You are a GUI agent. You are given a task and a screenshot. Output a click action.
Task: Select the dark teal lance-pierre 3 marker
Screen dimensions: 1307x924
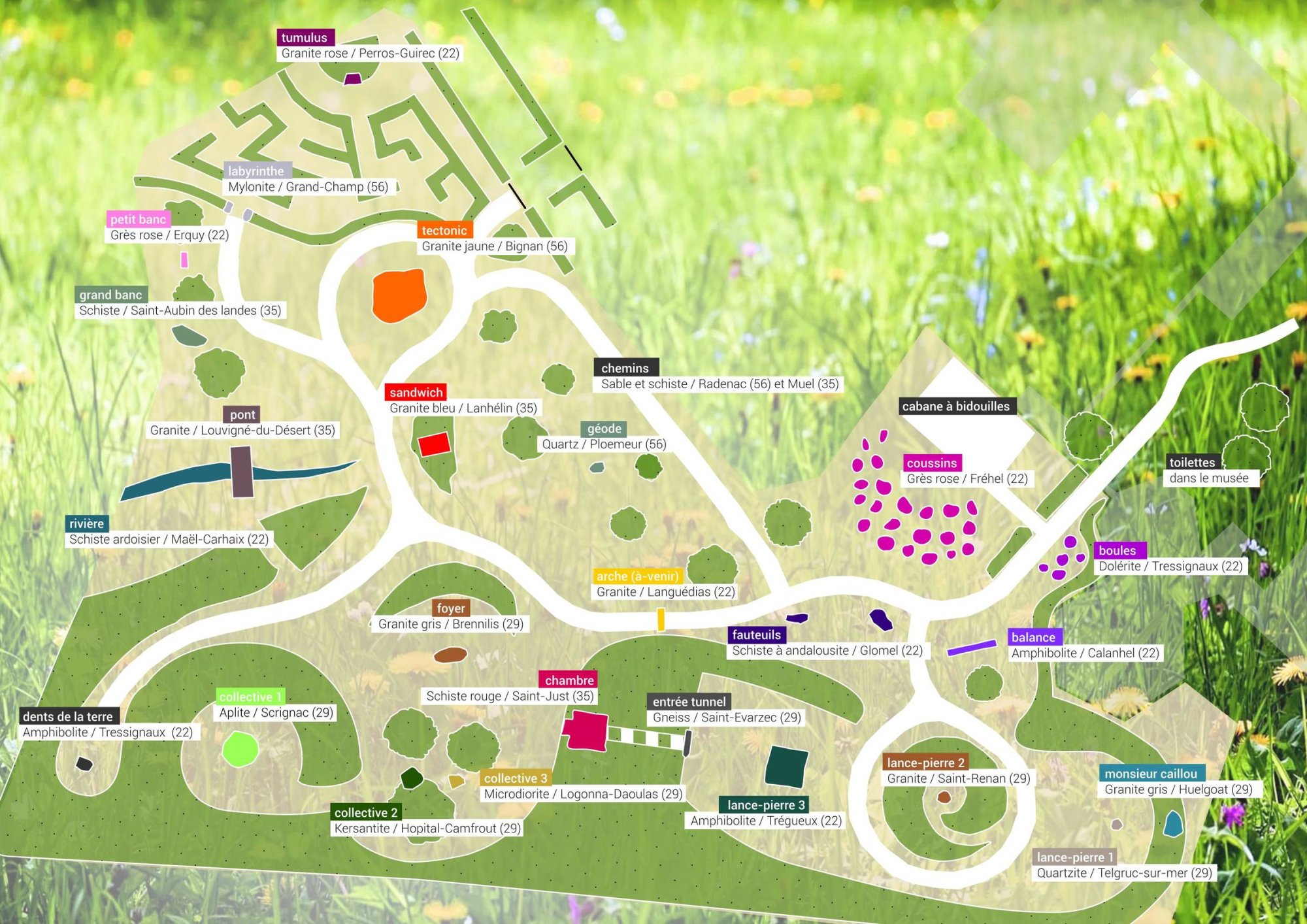click(786, 767)
